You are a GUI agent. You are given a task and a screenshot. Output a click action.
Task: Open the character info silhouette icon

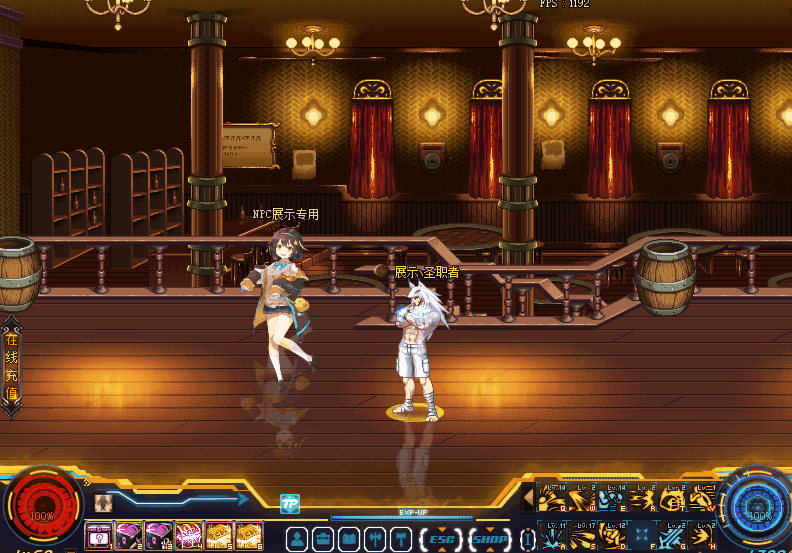[x=297, y=539]
